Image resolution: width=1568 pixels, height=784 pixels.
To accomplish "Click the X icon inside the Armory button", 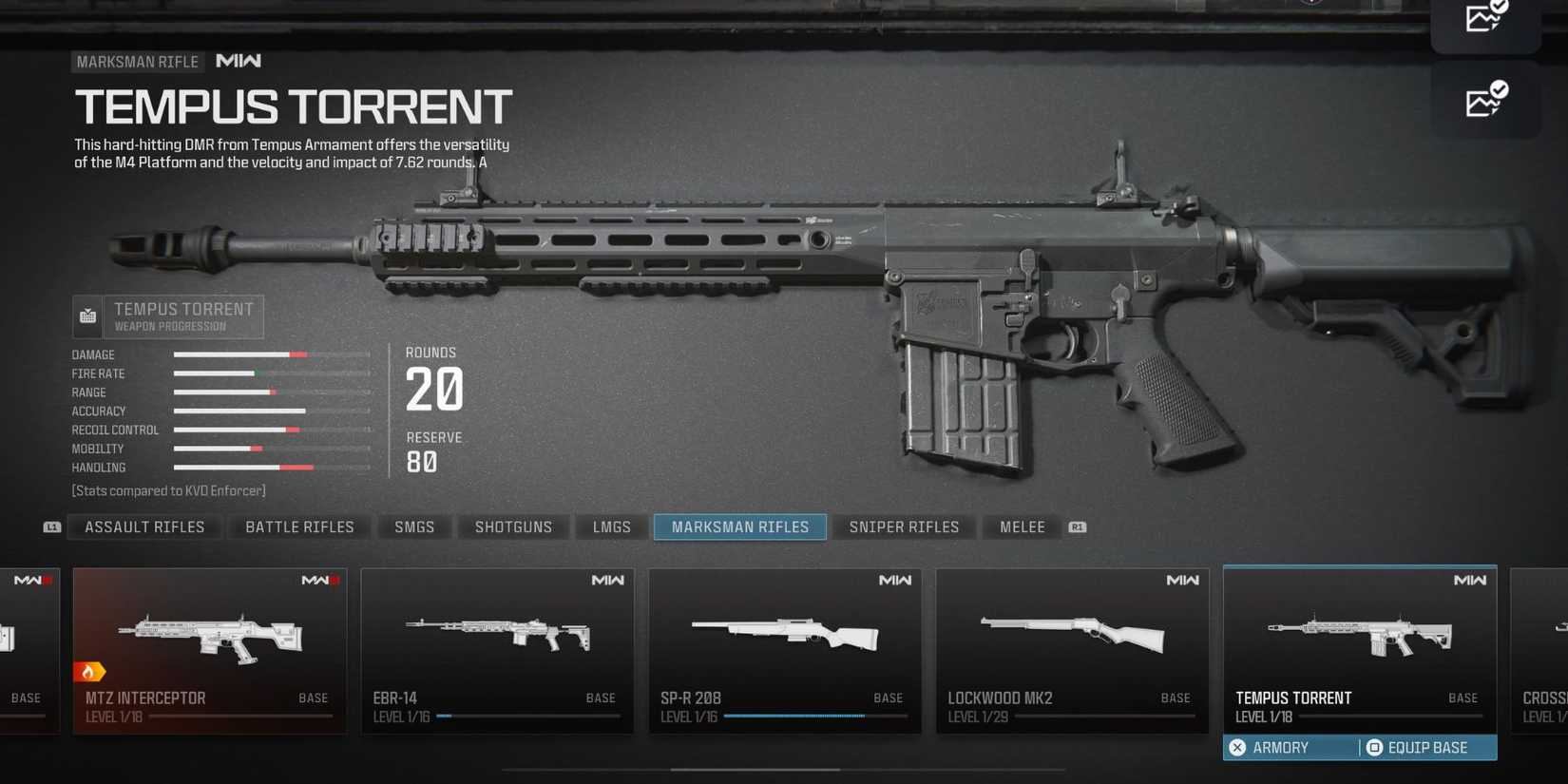I will 1237,748.
